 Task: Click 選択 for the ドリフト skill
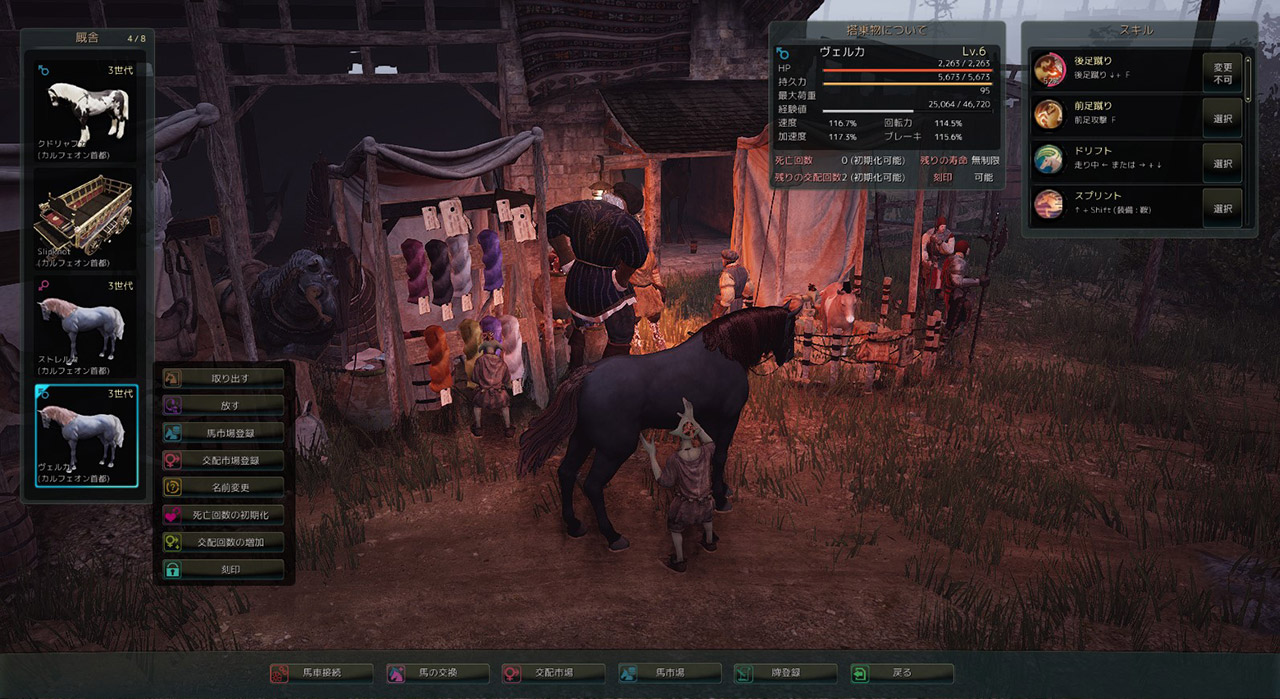coord(1222,164)
